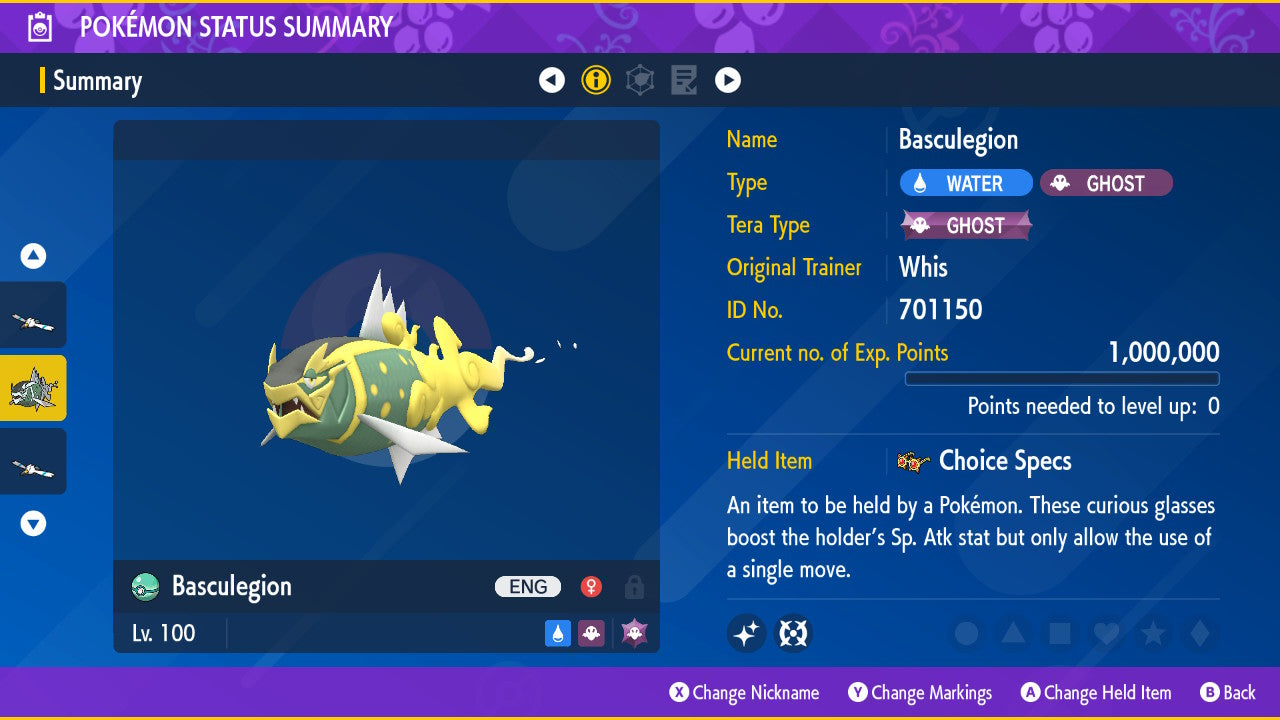Select the highlighted Basculegion party thumbnail

[33, 388]
